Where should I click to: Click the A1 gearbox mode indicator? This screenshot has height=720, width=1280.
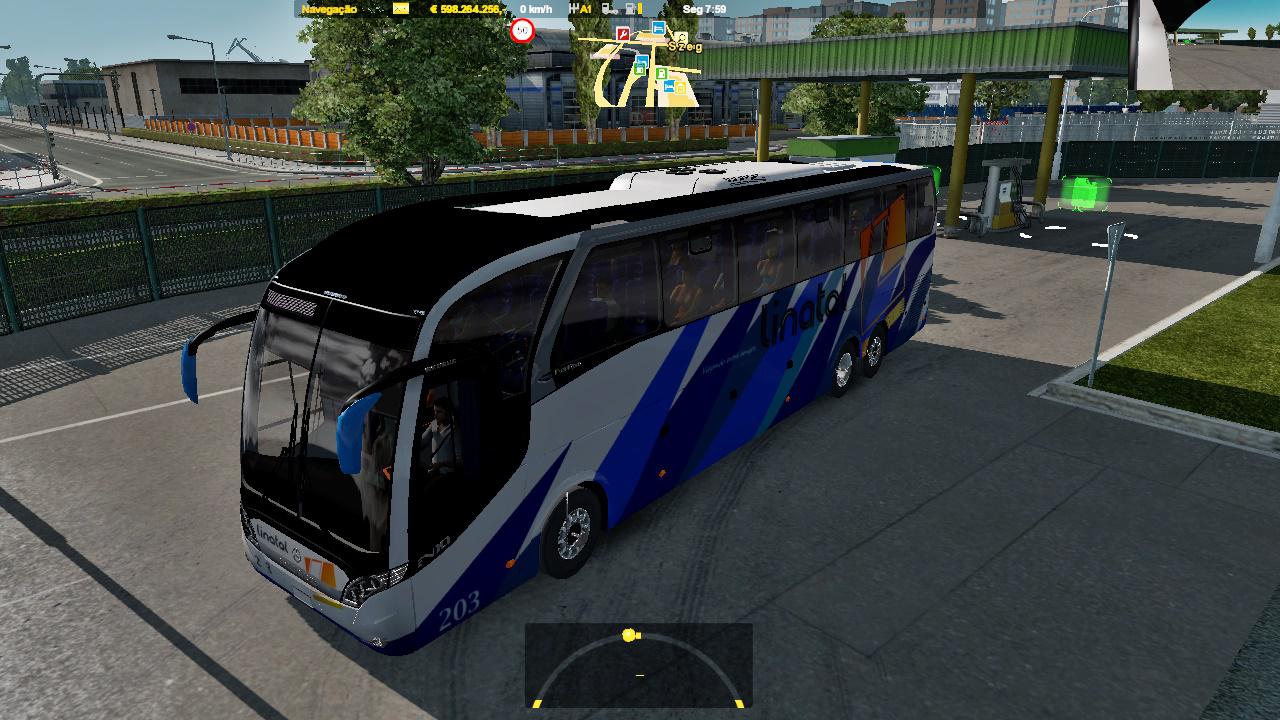587,9
